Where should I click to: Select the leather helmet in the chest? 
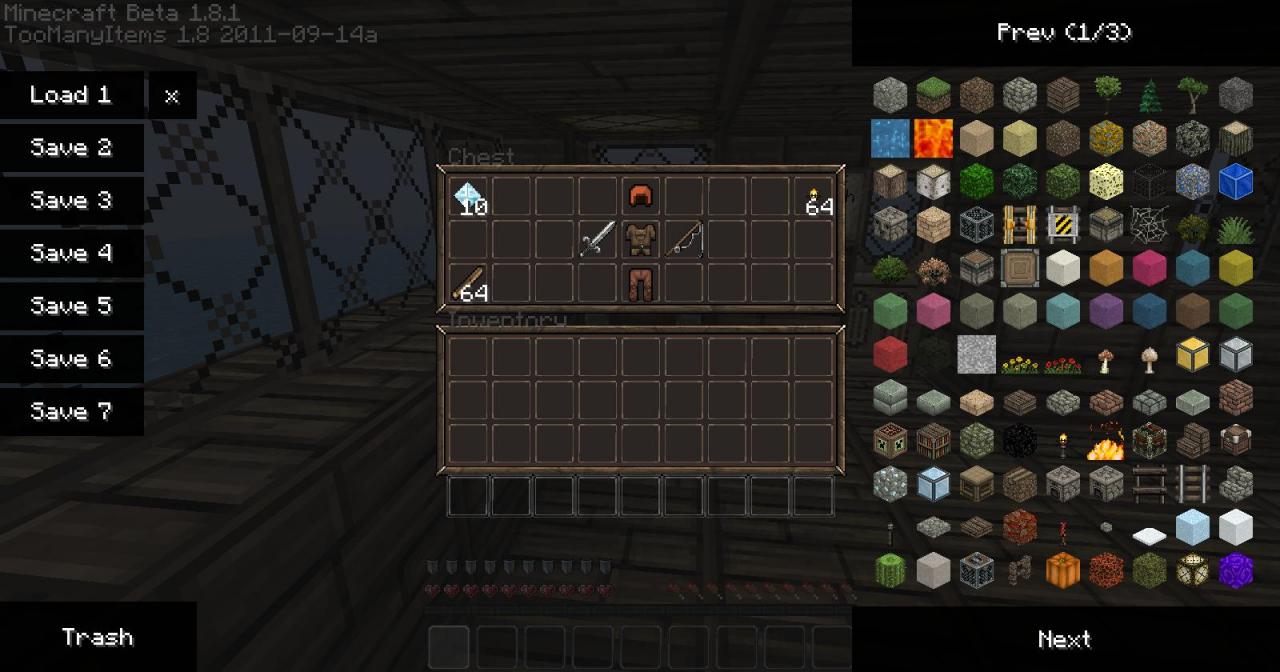point(641,197)
